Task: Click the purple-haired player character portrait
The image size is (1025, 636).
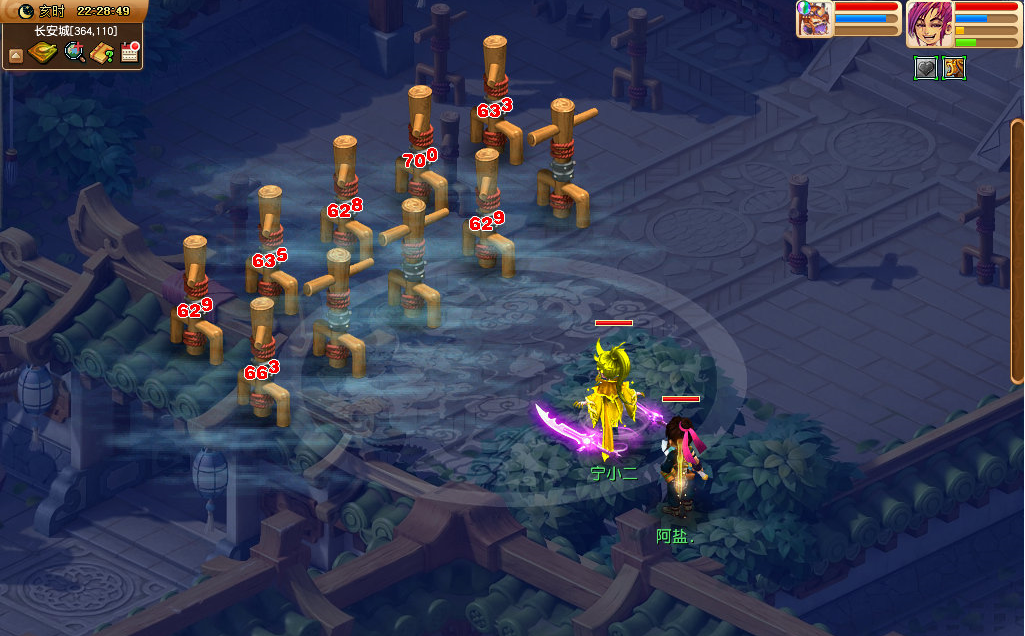Action: click(928, 24)
